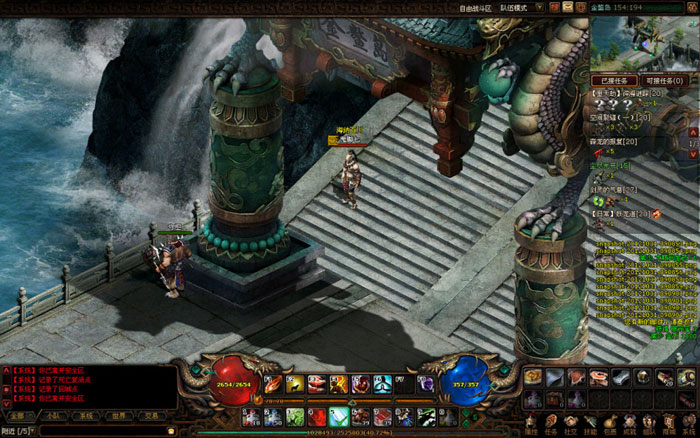This screenshot has width=700, height=438.
Task: Open the 社交 social menu
Action: click(571, 426)
